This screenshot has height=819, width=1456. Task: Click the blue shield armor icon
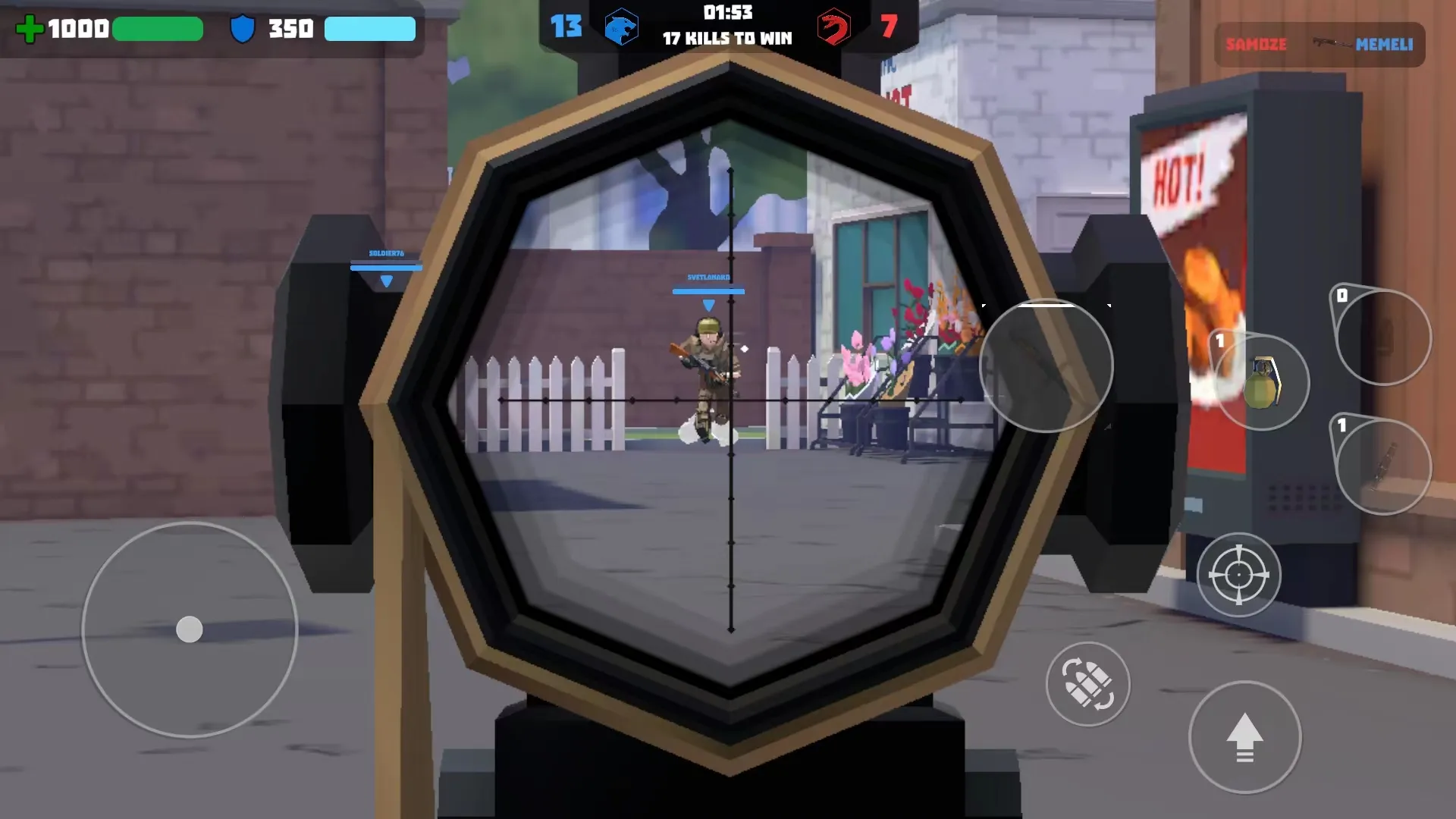point(243,29)
